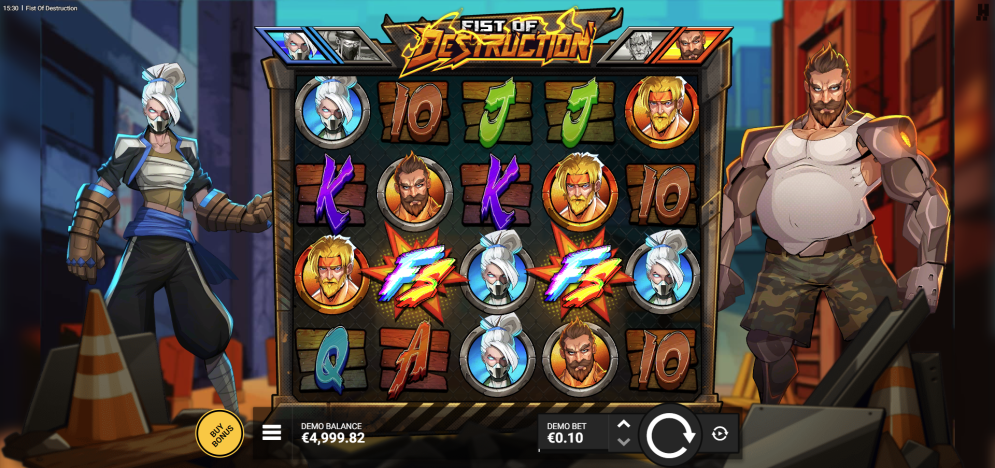
Task: Open the Buy Bonus menu
Action: (x=219, y=433)
